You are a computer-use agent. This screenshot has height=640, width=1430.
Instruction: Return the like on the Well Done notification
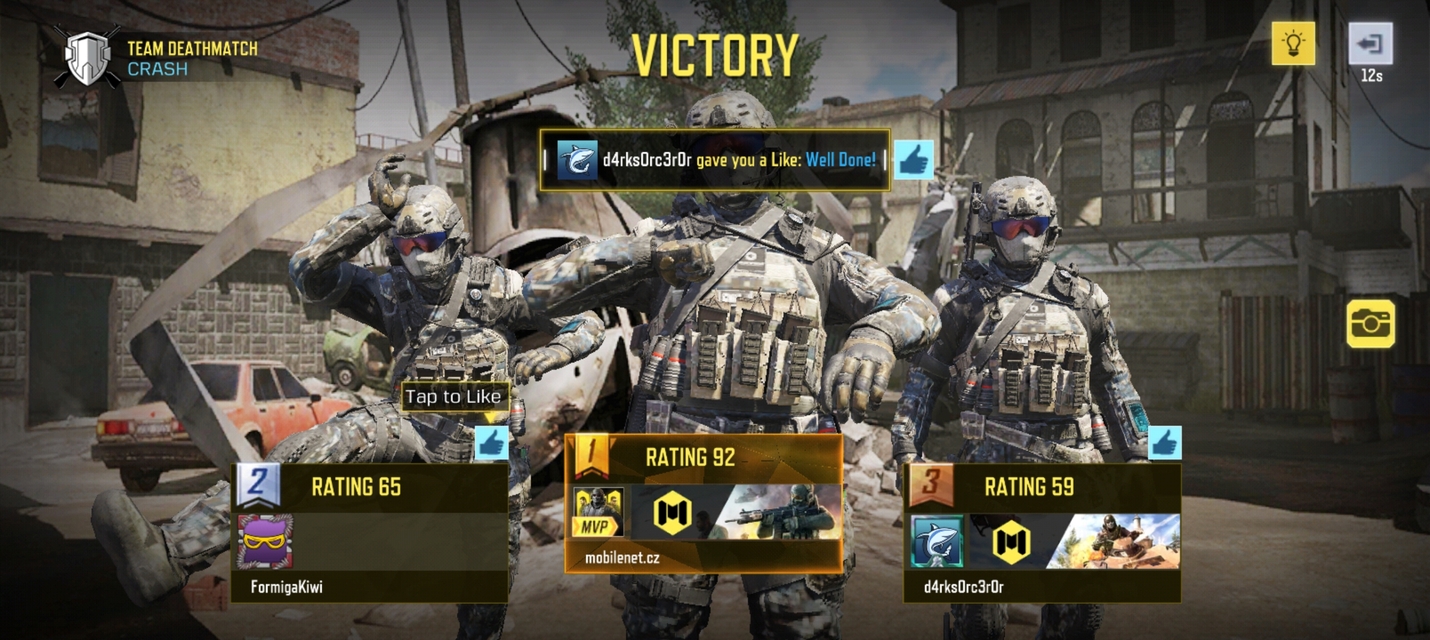[x=913, y=160]
